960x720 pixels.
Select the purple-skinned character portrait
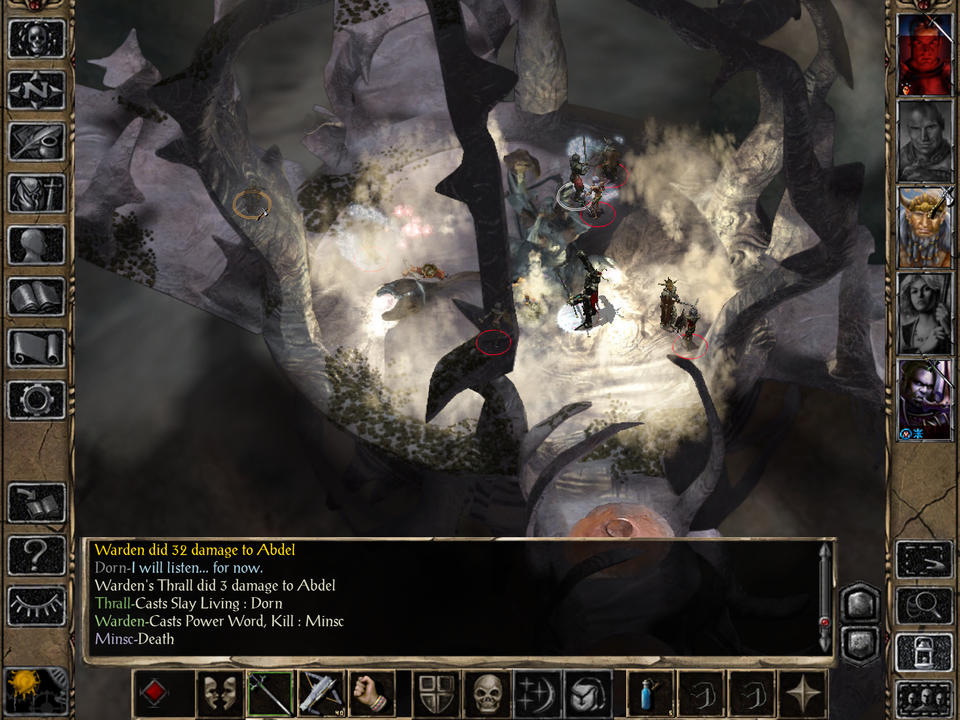pos(923,399)
